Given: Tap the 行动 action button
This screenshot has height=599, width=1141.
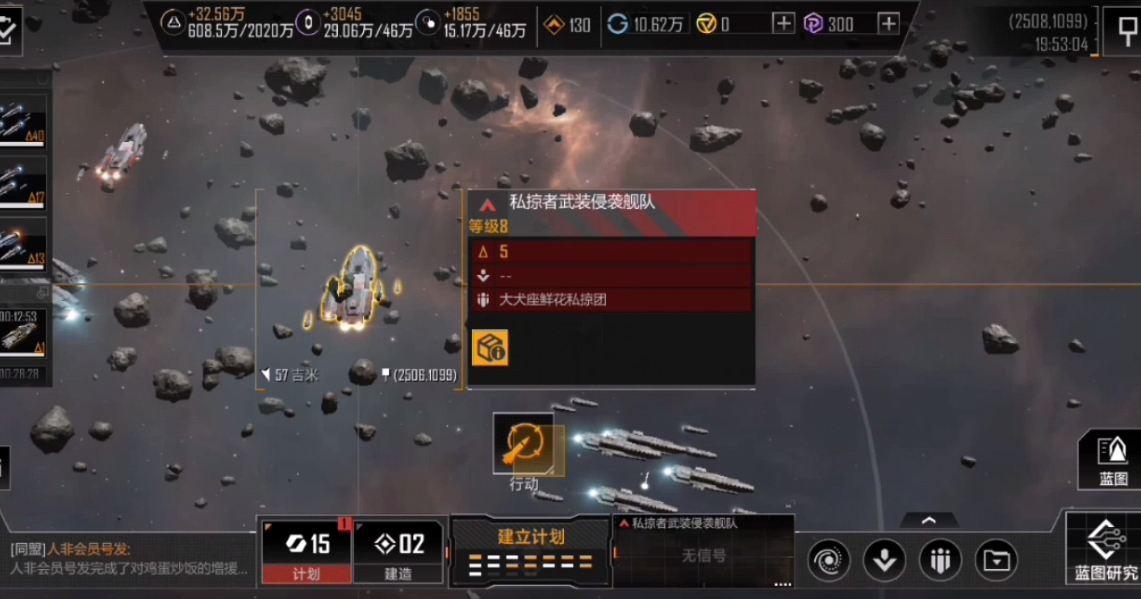Looking at the screenshot, I should click(x=524, y=444).
